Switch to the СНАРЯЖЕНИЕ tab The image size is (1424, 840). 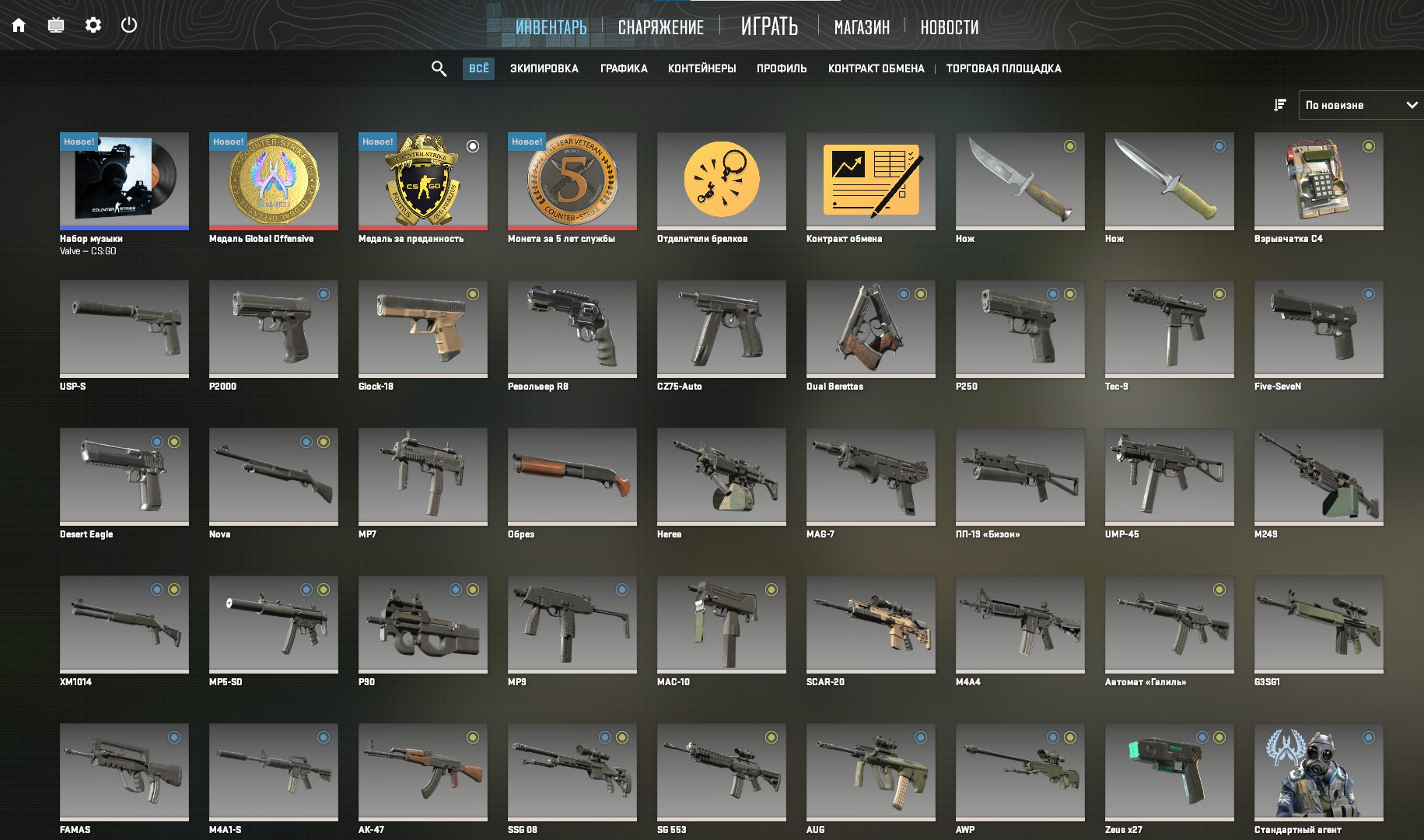[x=660, y=26]
